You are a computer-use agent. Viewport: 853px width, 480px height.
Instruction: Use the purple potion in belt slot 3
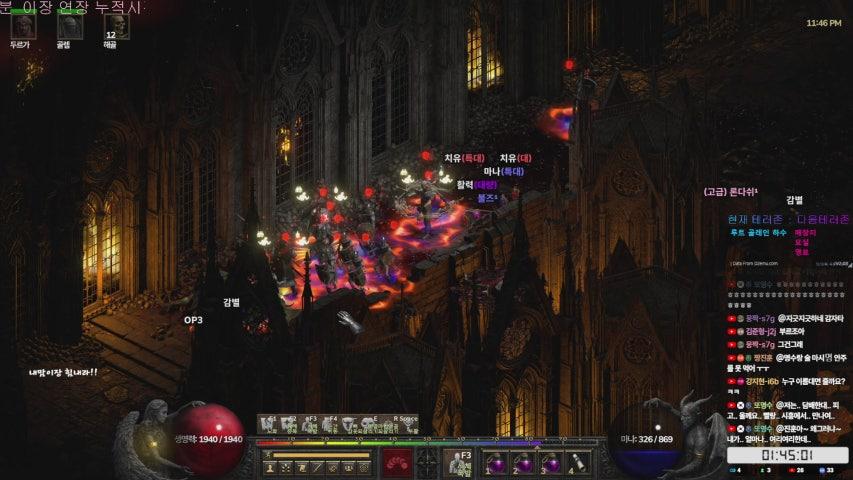pos(550,464)
